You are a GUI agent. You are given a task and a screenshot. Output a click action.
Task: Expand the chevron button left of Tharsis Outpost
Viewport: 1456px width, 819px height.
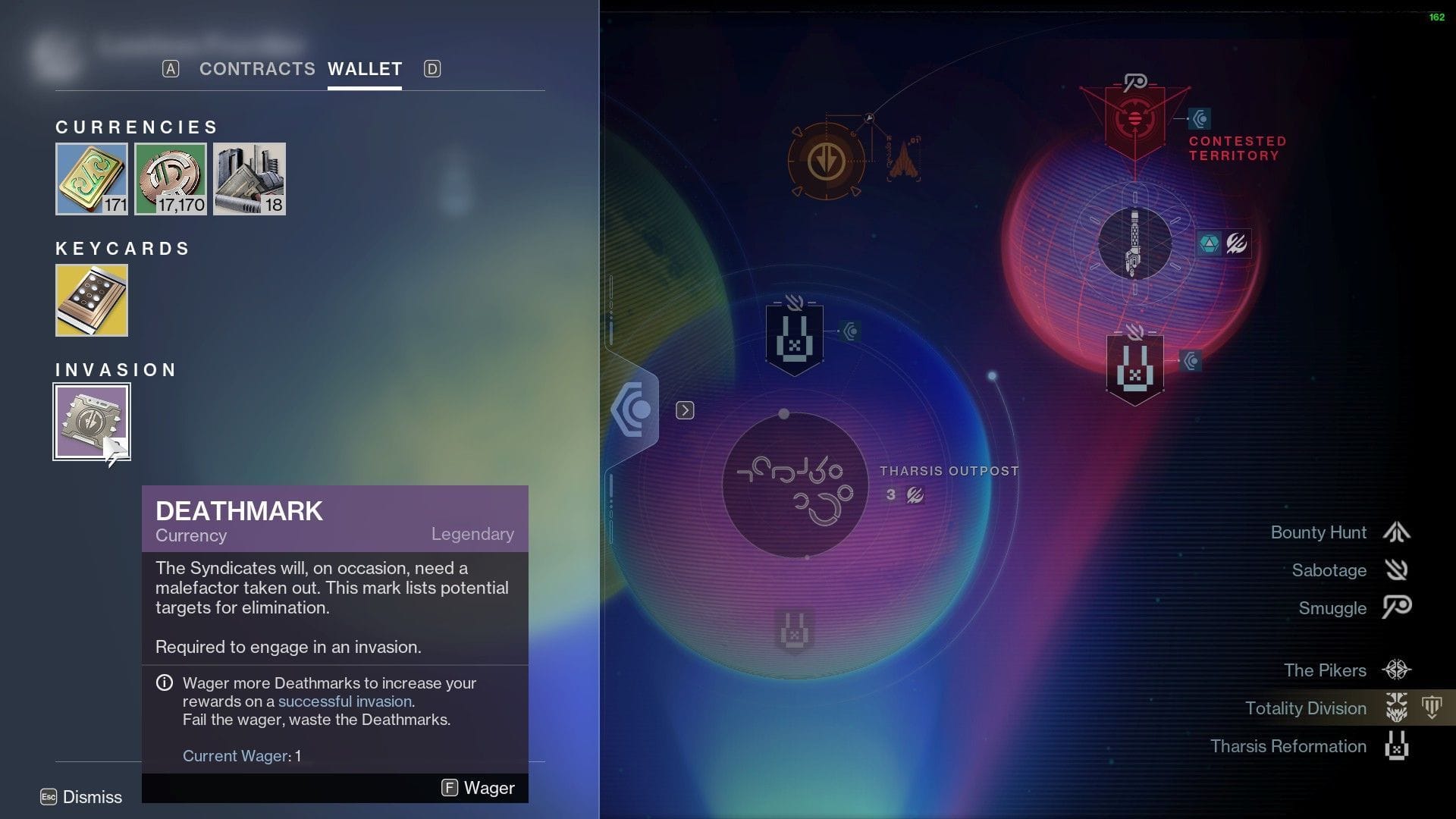[686, 409]
